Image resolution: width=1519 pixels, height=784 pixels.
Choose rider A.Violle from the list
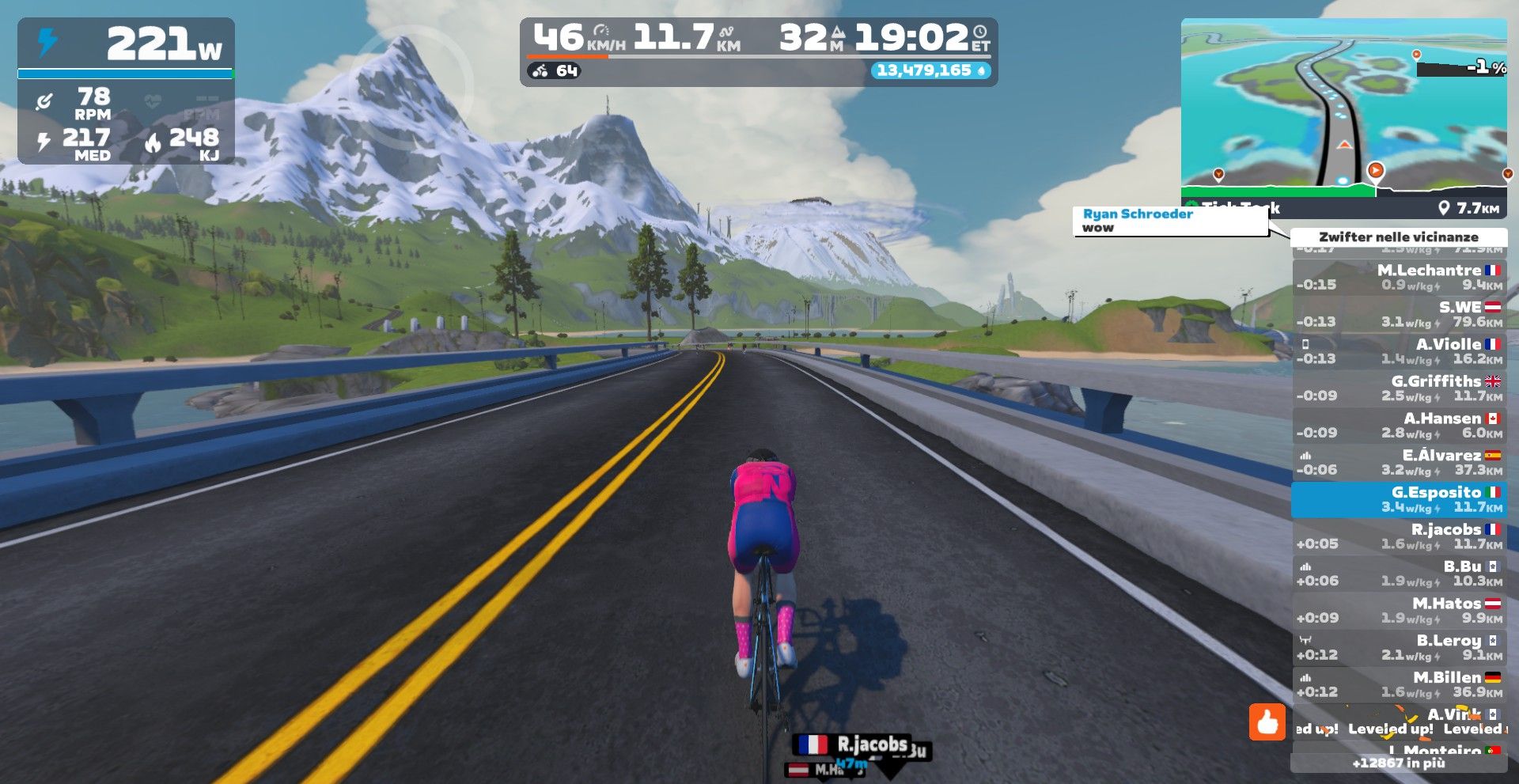(x=1399, y=351)
